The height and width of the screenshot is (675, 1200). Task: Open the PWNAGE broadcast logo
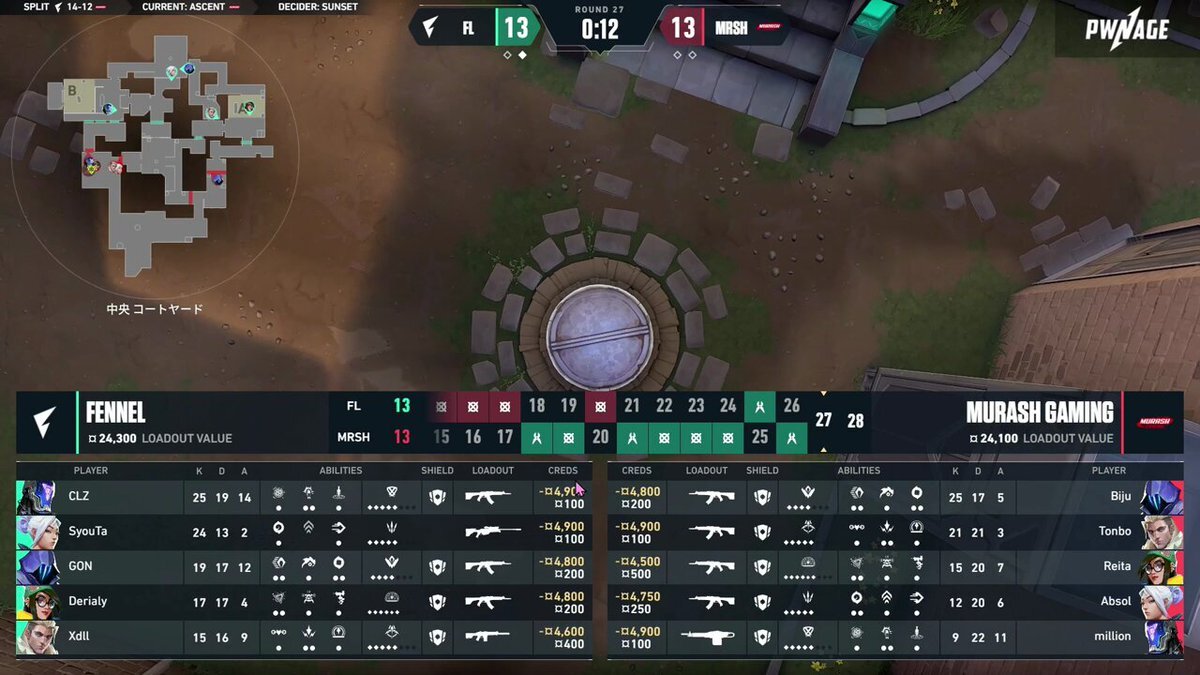pyautogui.click(x=1127, y=30)
